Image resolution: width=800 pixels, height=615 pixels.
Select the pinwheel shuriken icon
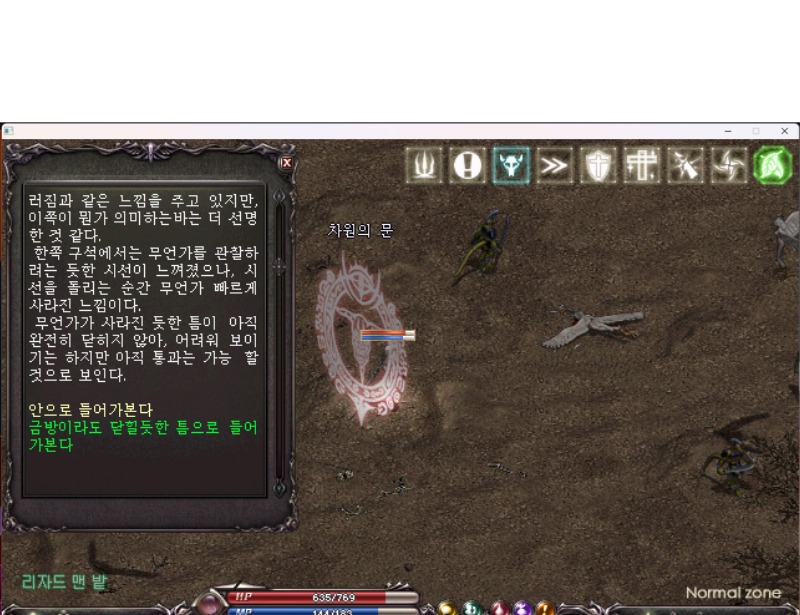(728, 166)
